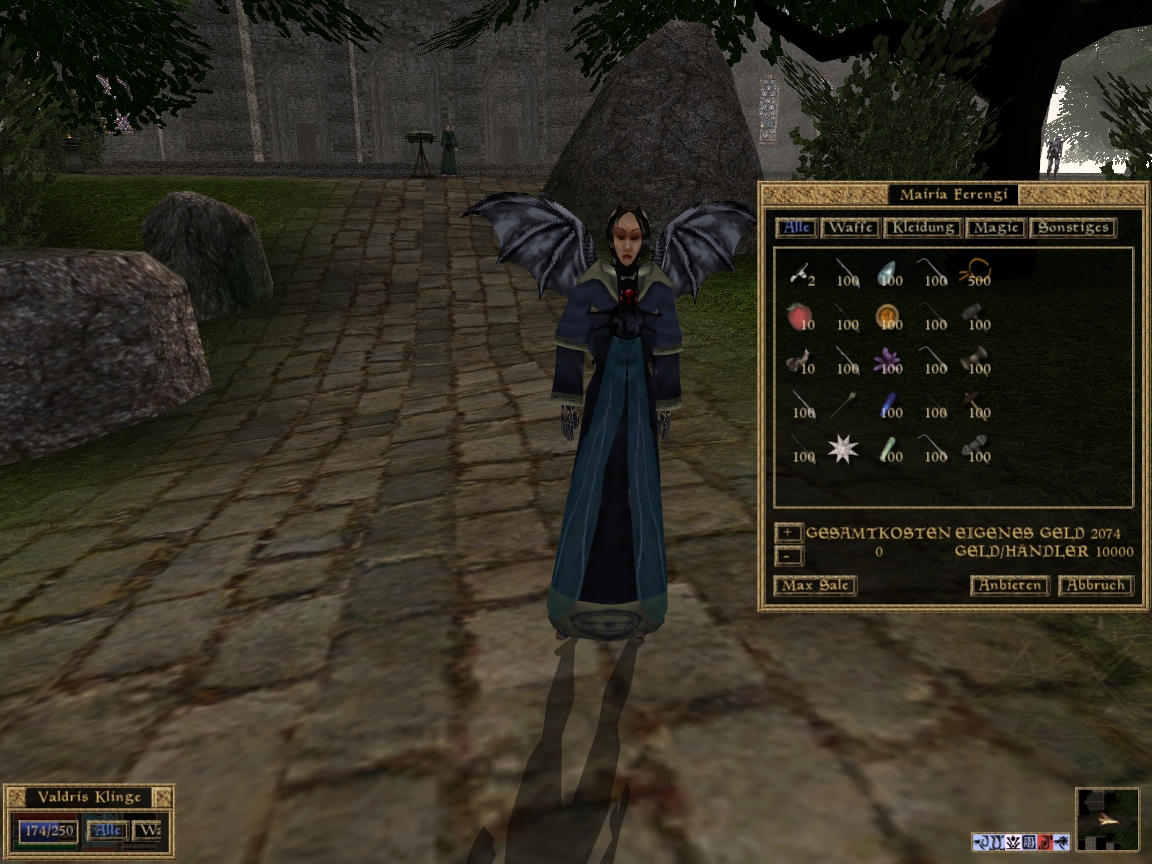The width and height of the screenshot is (1152, 864).
Task: Pick the purple flower ingredient
Action: [x=886, y=360]
